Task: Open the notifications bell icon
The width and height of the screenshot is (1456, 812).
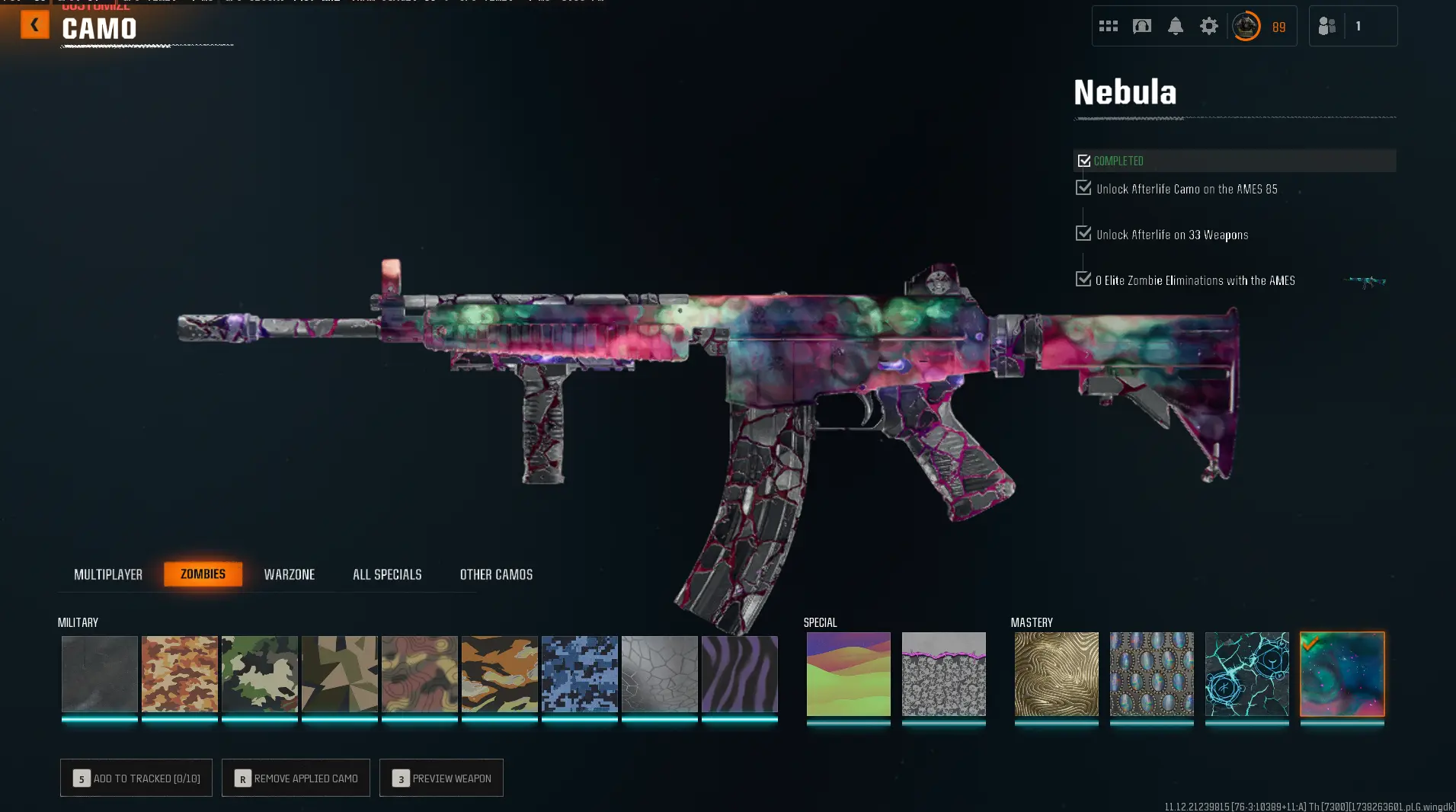Action: 1176,25
